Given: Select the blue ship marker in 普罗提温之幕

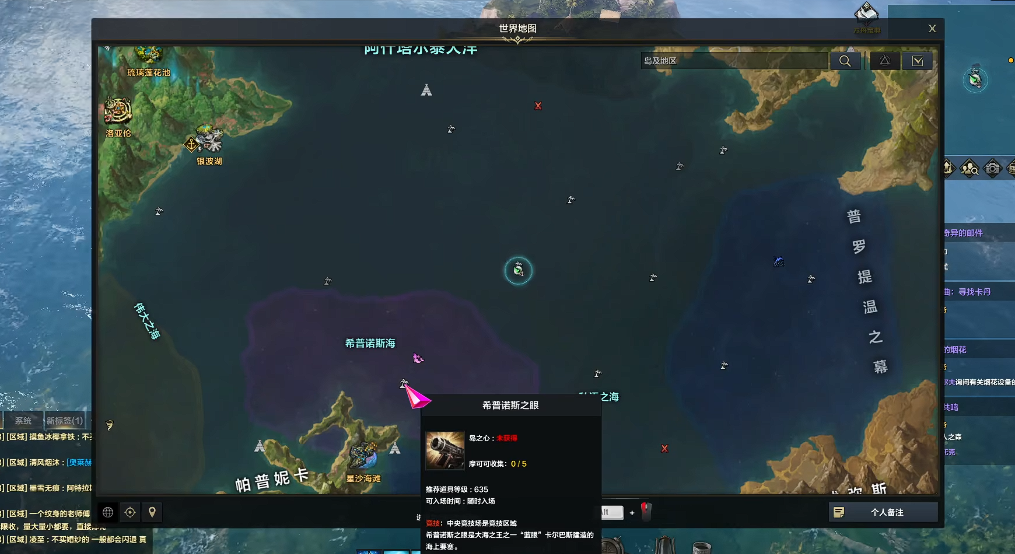Looking at the screenshot, I should coord(778,262).
